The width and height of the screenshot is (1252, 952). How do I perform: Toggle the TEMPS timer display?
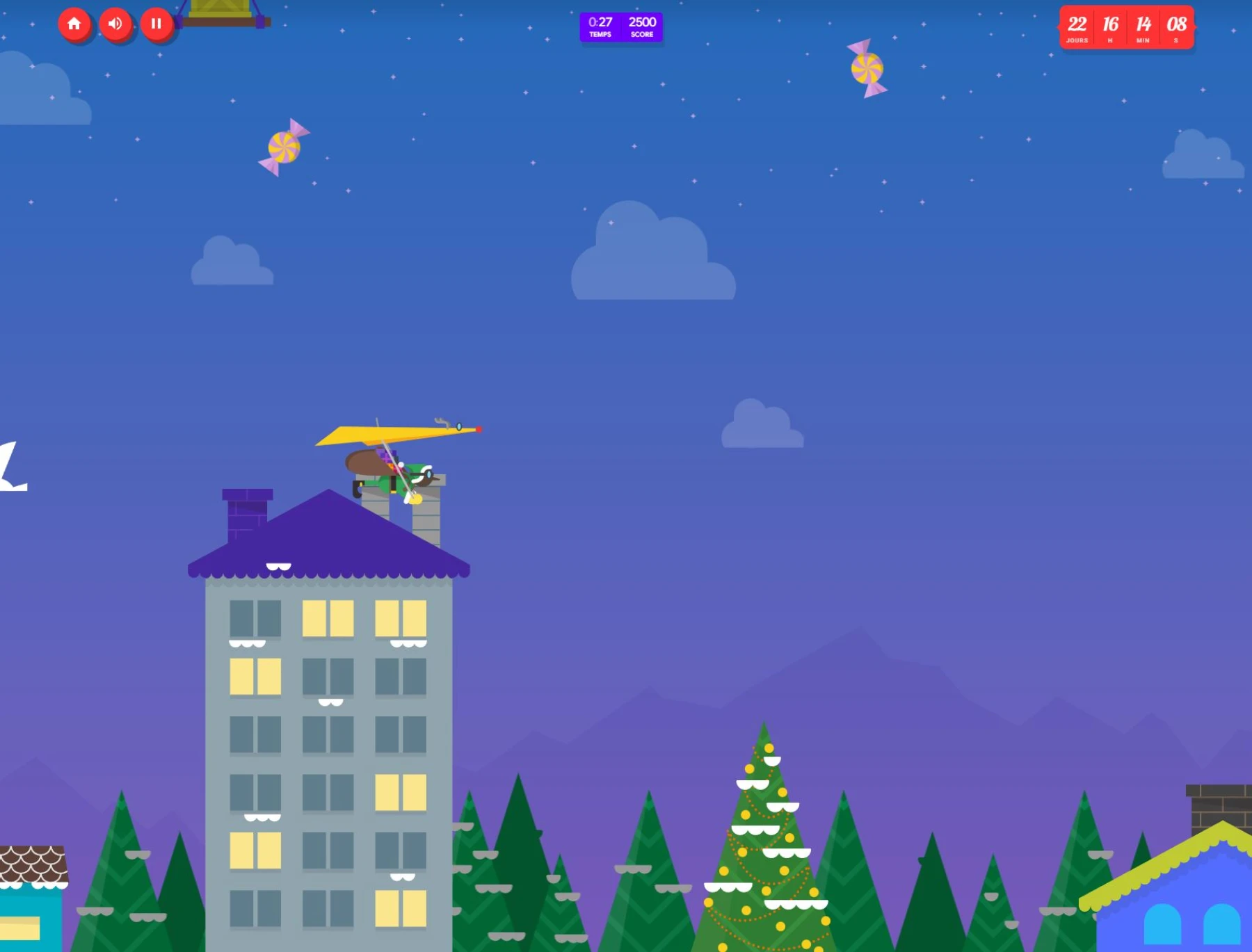[599, 27]
